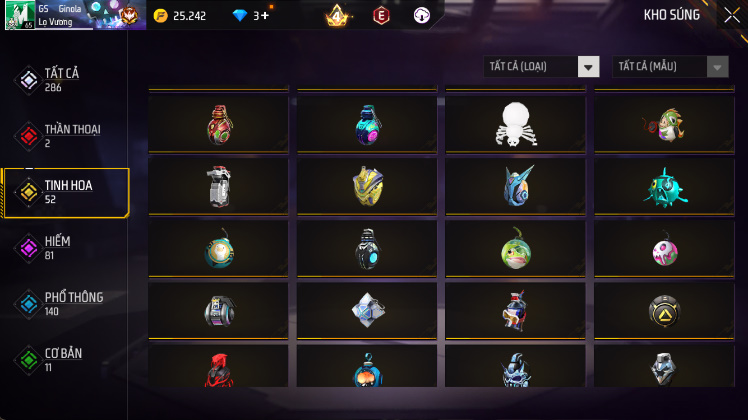748x420 pixels.
Task: Open the Cơ Bản category tab
Action: [65, 359]
